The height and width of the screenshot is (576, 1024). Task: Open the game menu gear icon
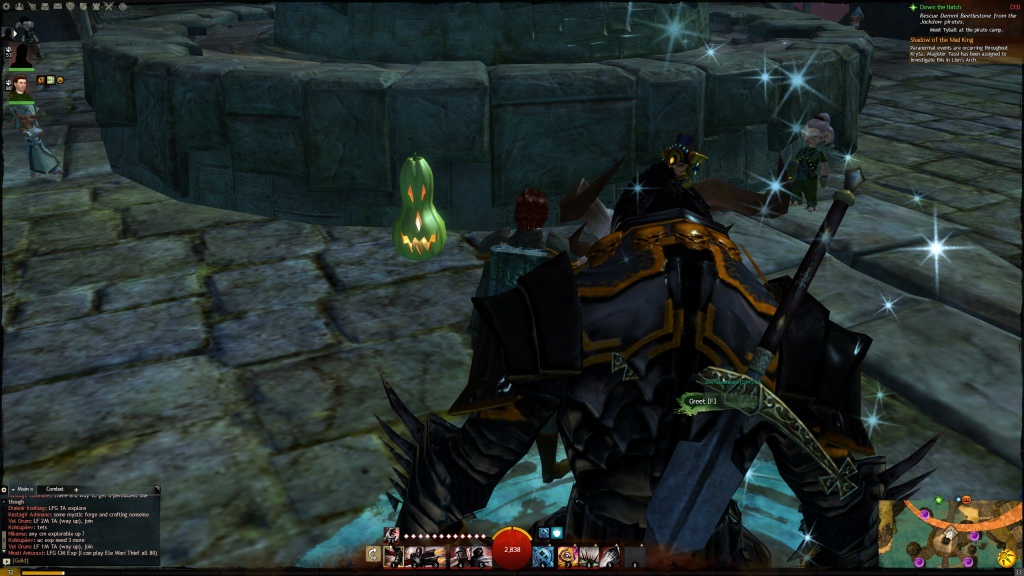(8, 5)
